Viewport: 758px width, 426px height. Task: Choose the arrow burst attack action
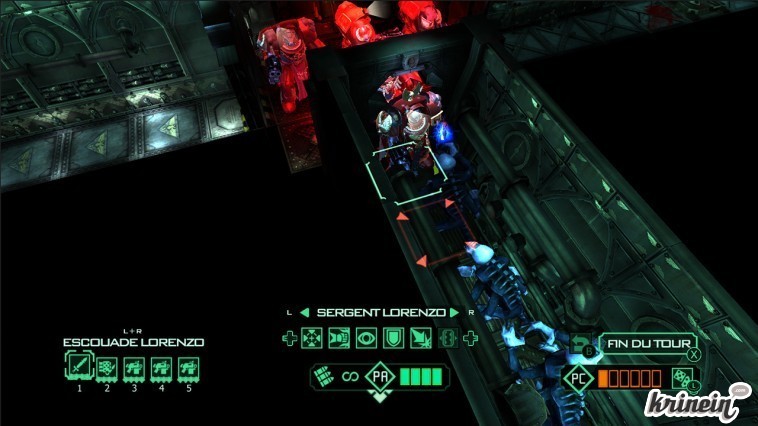click(x=420, y=338)
